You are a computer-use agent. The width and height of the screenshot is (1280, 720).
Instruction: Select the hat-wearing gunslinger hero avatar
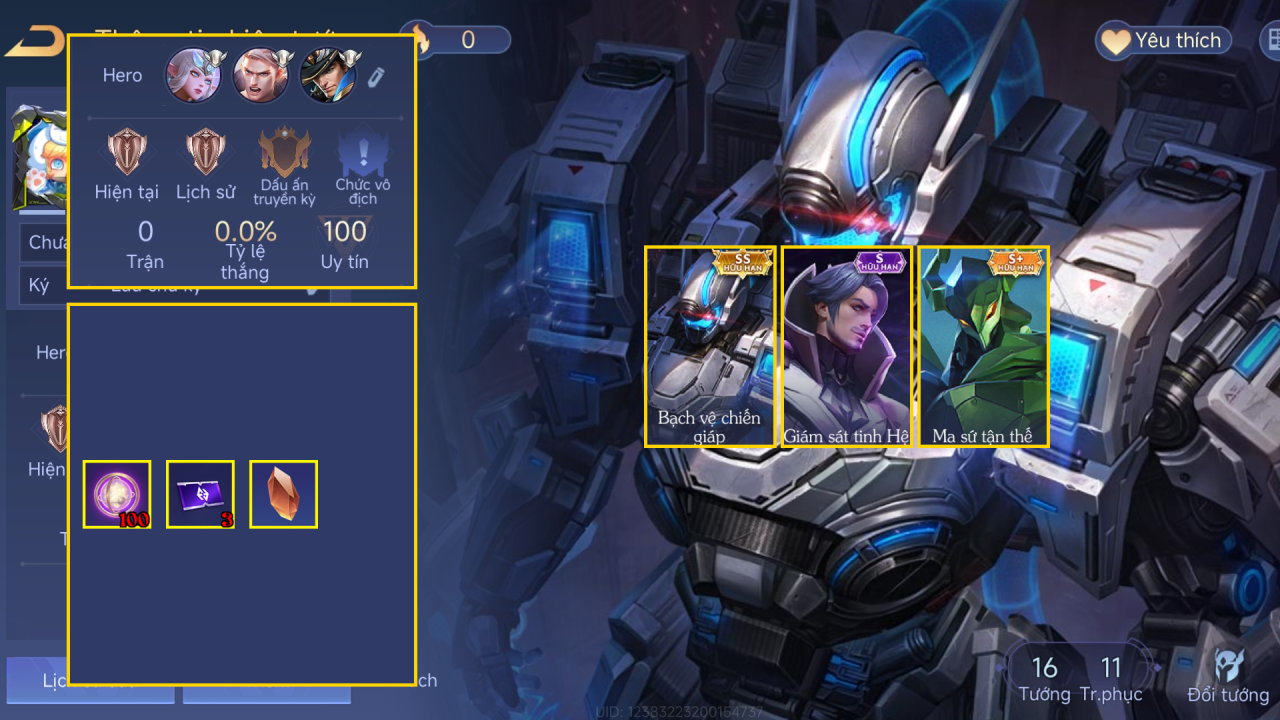tap(329, 75)
